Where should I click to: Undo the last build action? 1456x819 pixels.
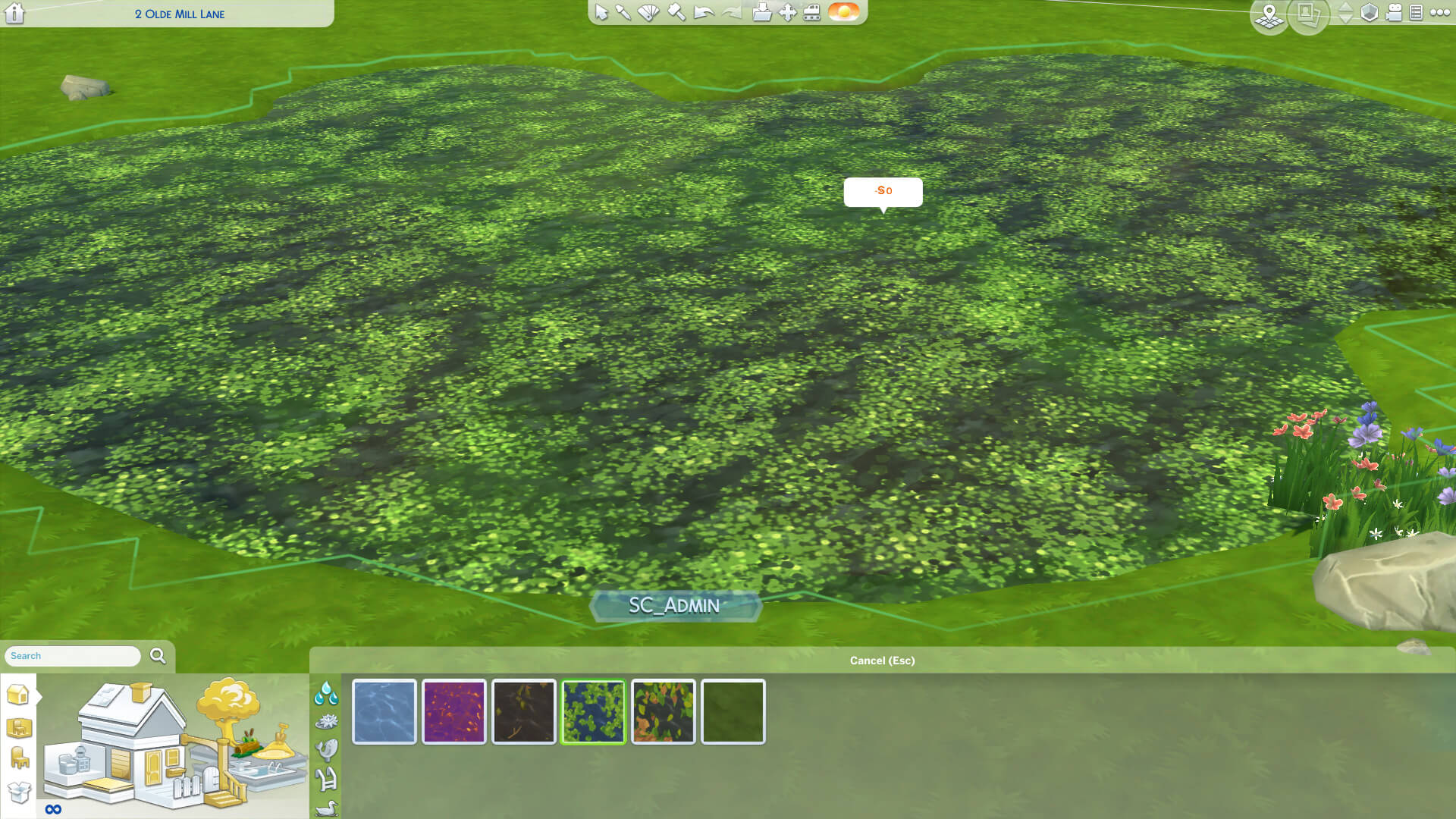[x=704, y=13]
